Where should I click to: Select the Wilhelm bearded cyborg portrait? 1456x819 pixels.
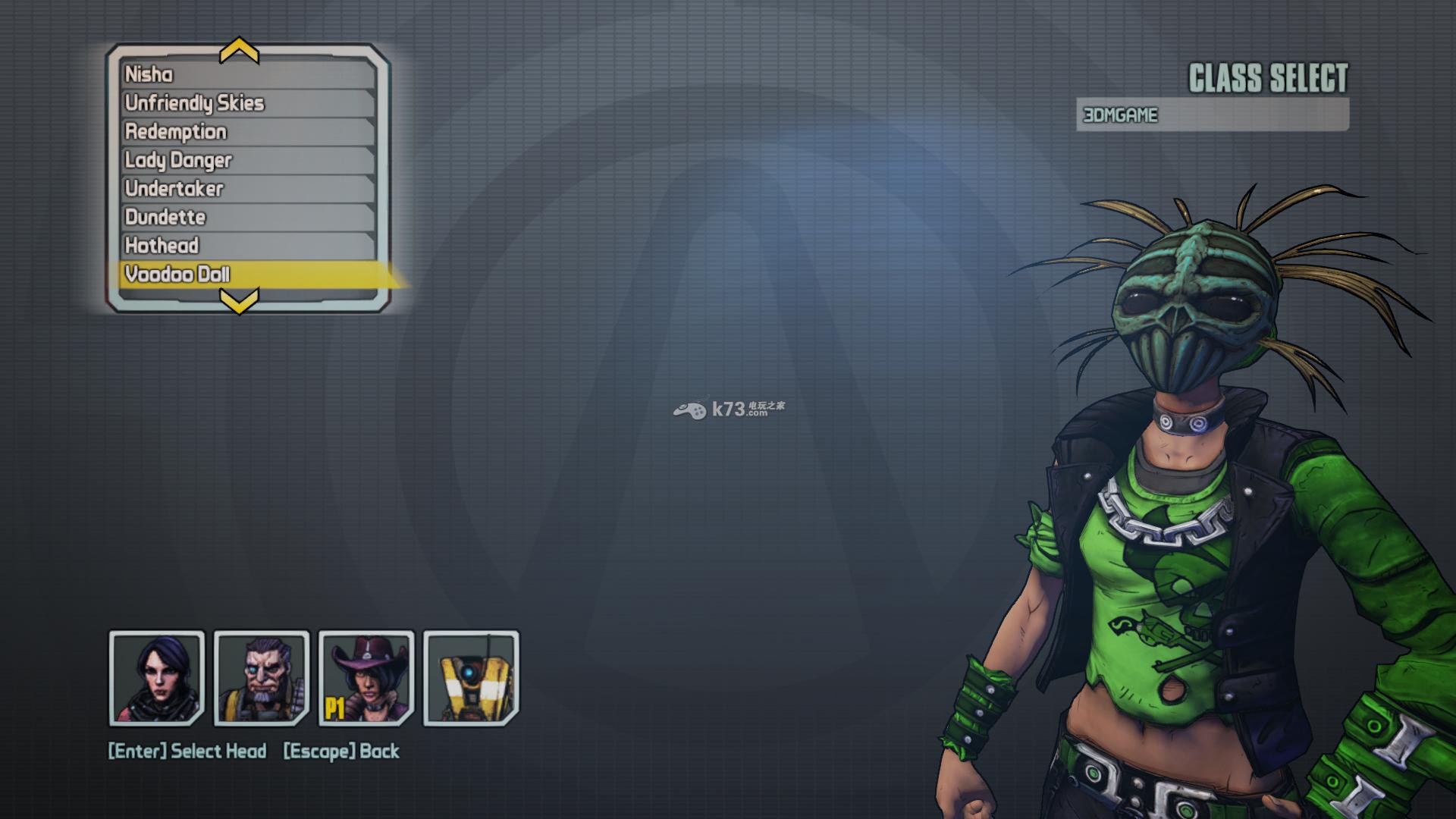pyautogui.click(x=262, y=677)
